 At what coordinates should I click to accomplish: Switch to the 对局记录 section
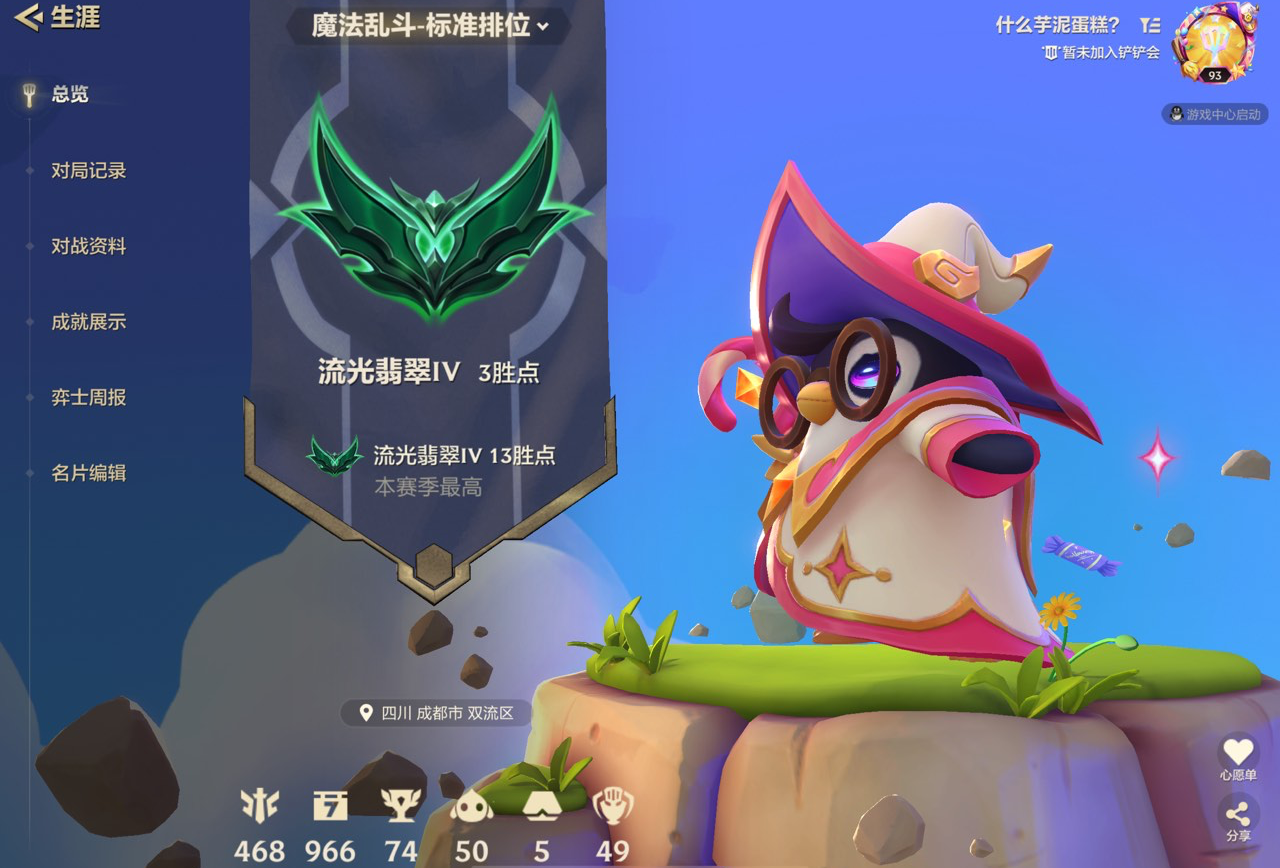[x=90, y=171]
